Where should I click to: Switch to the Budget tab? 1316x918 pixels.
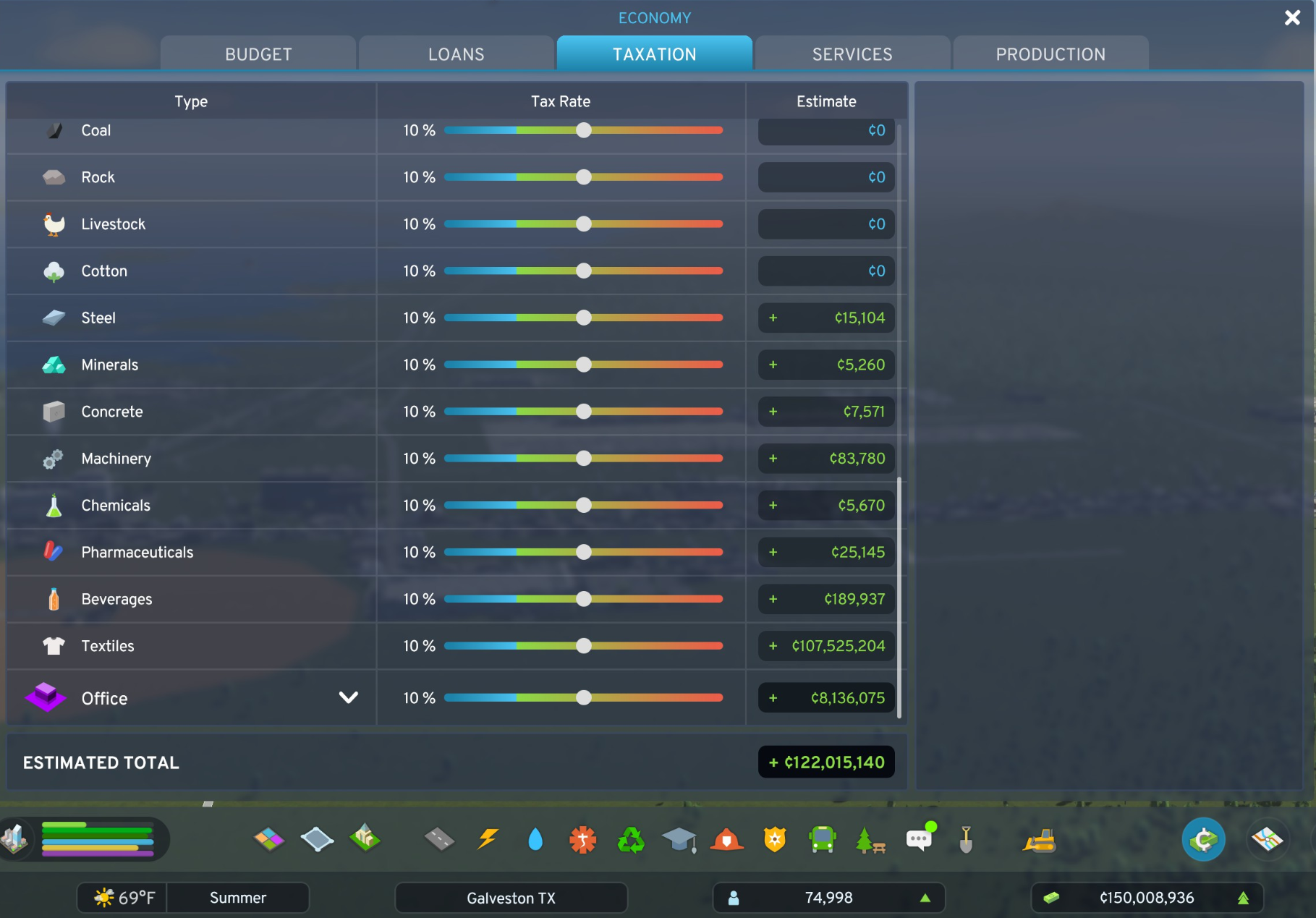point(258,54)
